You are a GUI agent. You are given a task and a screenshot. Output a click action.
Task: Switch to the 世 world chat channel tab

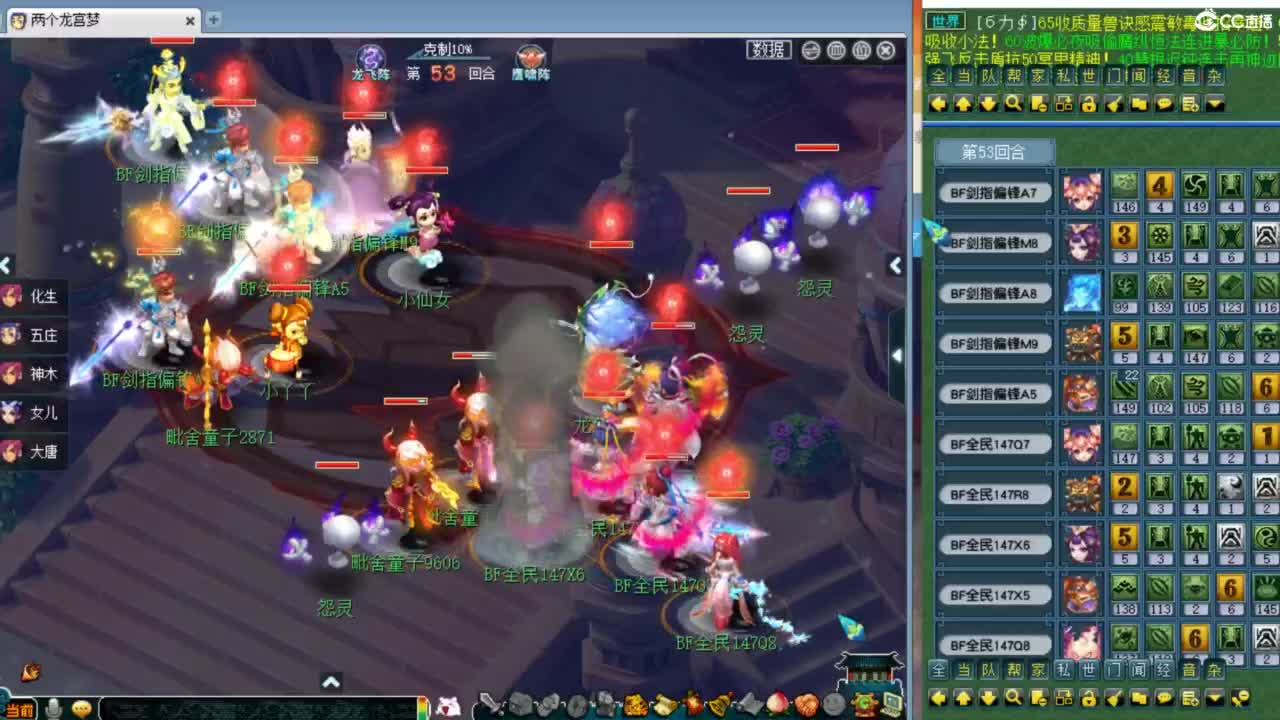pyautogui.click(x=1090, y=76)
